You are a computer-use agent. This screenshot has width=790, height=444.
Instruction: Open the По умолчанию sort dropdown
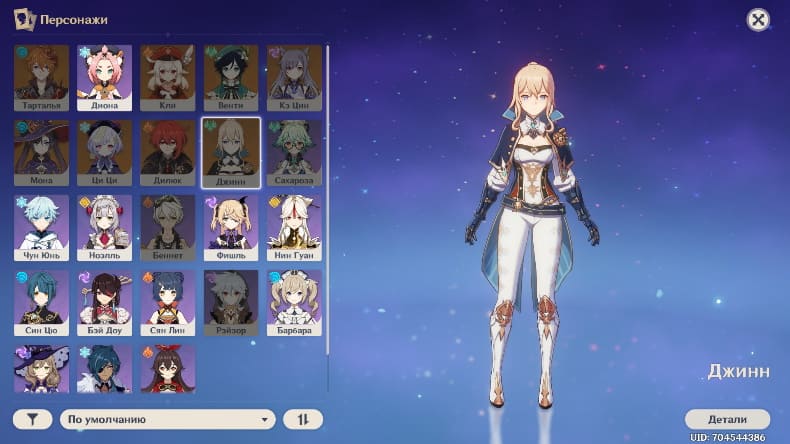coord(168,420)
